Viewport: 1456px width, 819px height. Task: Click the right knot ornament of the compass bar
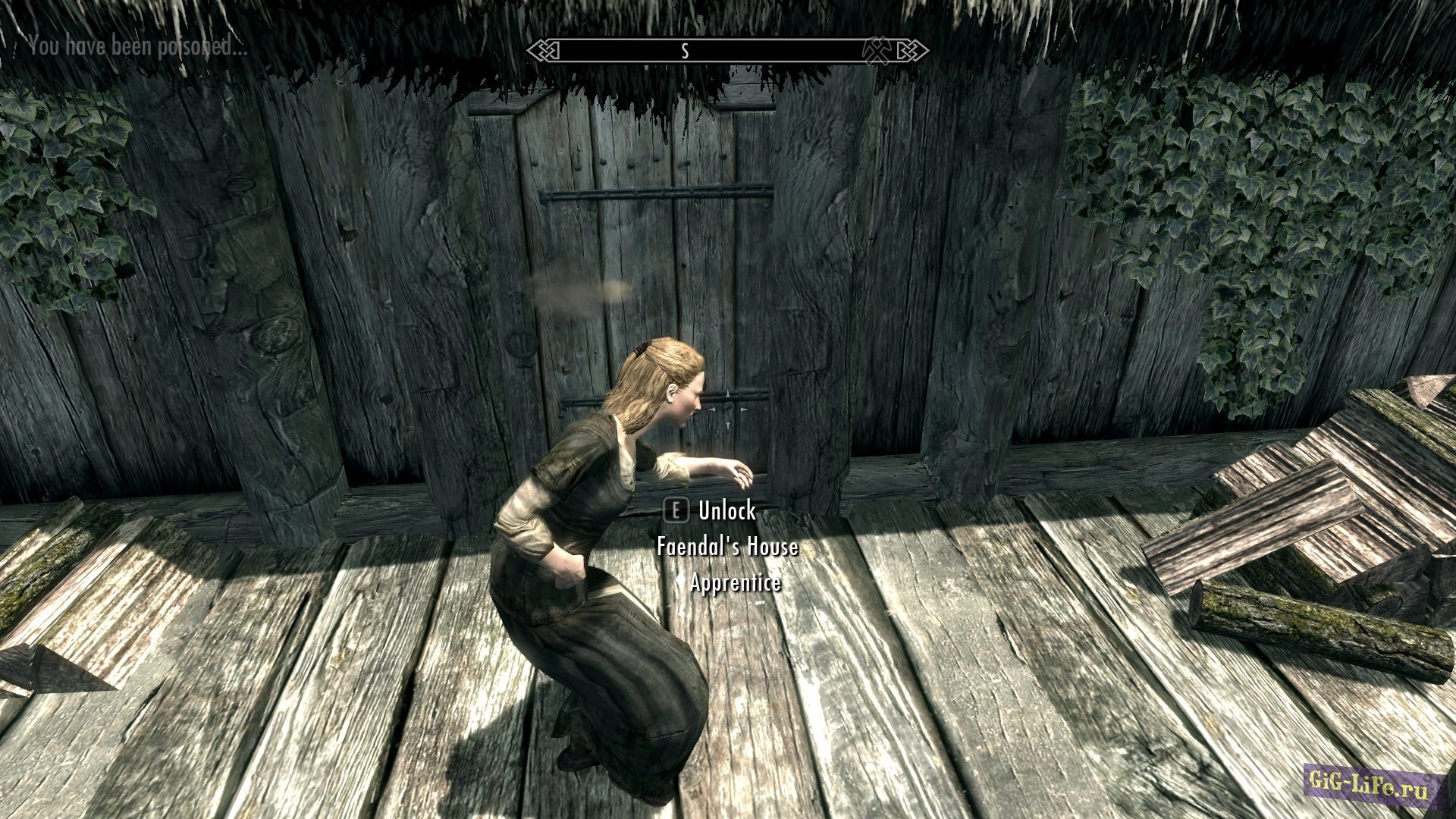pyautogui.click(x=914, y=50)
